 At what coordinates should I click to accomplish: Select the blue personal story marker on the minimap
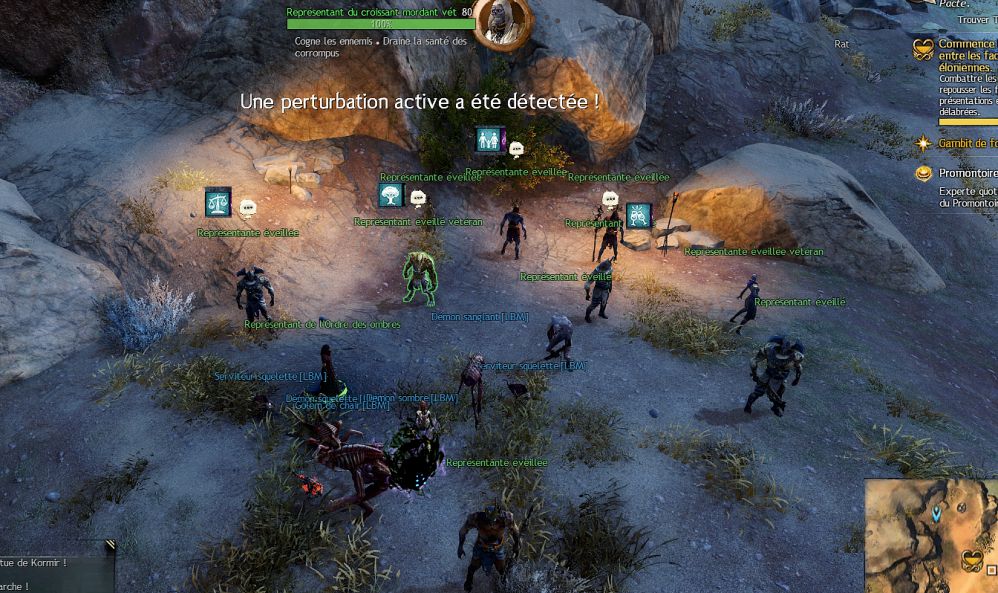(936, 513)
